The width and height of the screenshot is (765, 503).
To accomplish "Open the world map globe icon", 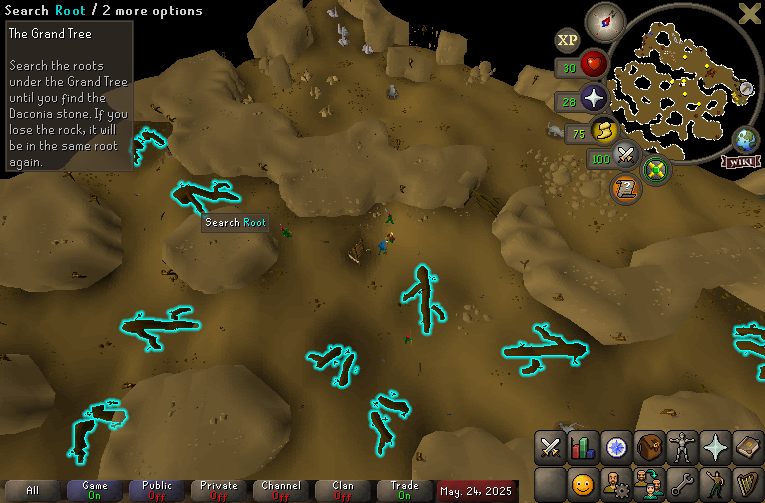I will [746, 140].
